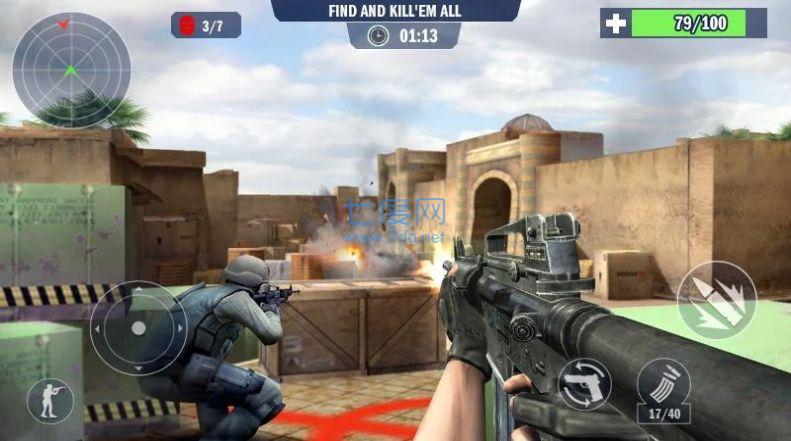
Task: Switch weapon with the pistol swap button
Action: 585,383
